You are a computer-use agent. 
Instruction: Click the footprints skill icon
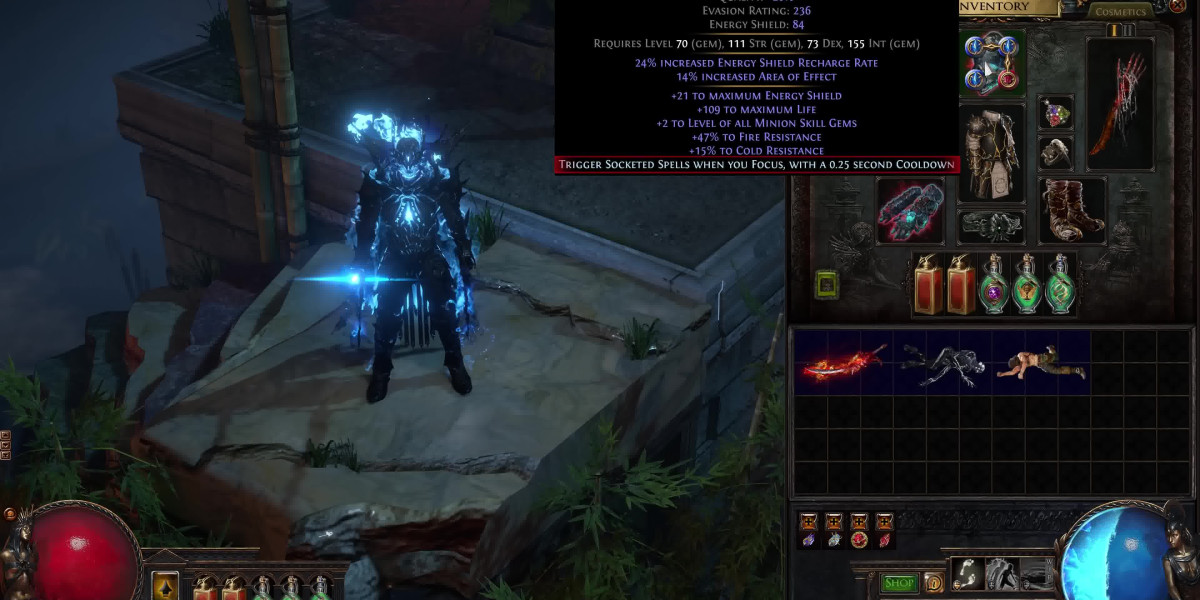tap(967, 573)
